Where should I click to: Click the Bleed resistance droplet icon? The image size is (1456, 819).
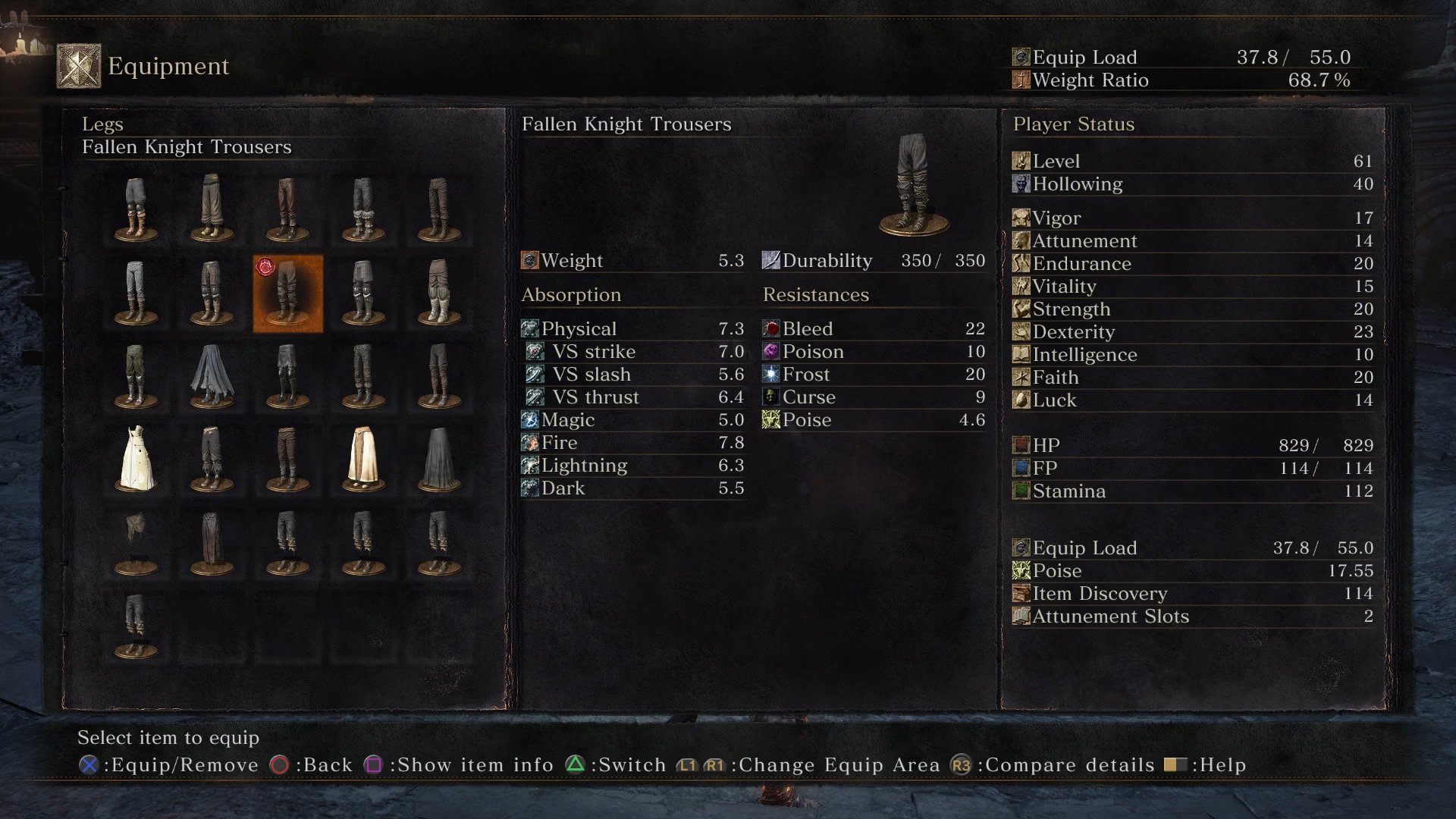771,328
